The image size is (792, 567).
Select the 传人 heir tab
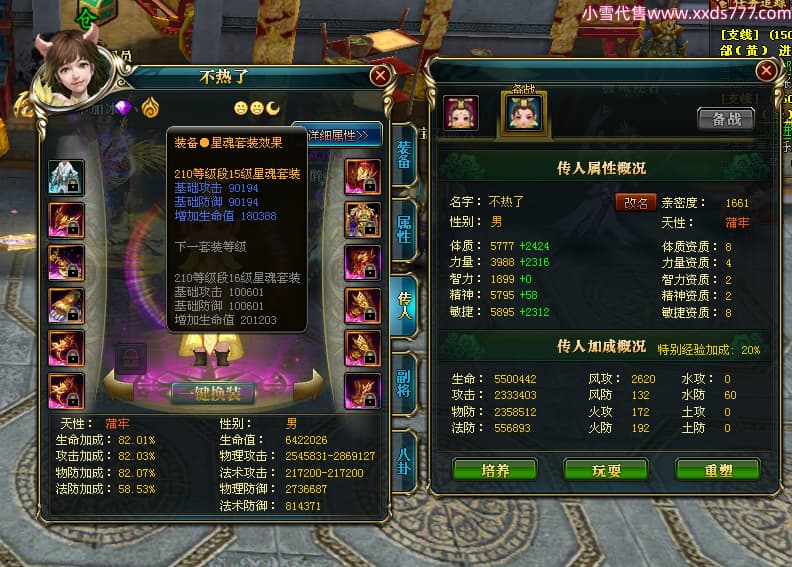[404, 304]
